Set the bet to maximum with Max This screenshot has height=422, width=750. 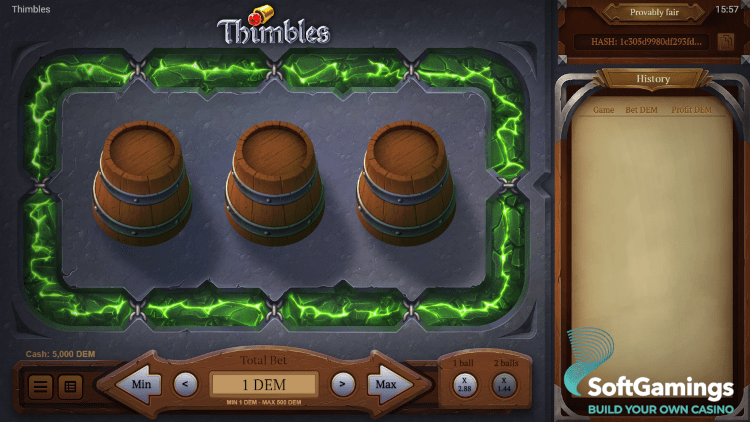pos(387,384)
